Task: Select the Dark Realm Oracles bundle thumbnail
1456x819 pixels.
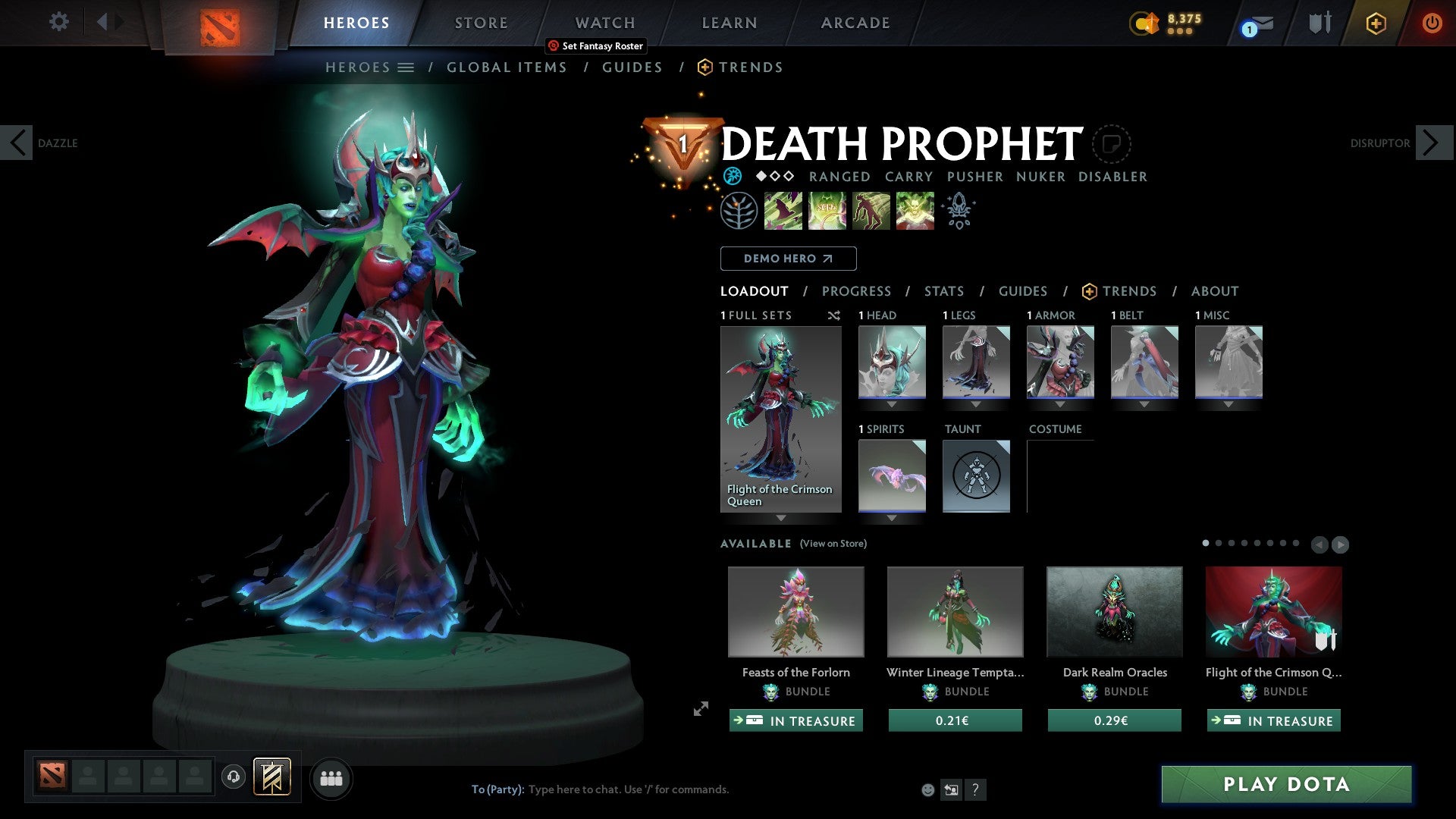Action: click(1114, 611)
